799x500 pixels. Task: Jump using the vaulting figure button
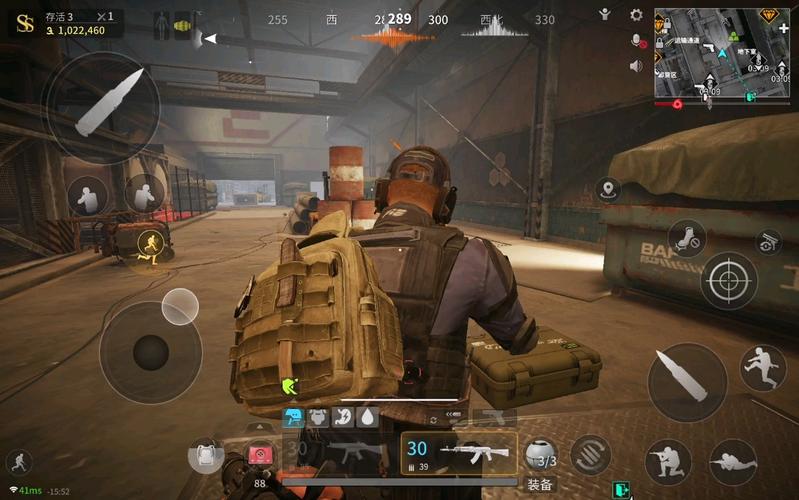tap(763, 368)
